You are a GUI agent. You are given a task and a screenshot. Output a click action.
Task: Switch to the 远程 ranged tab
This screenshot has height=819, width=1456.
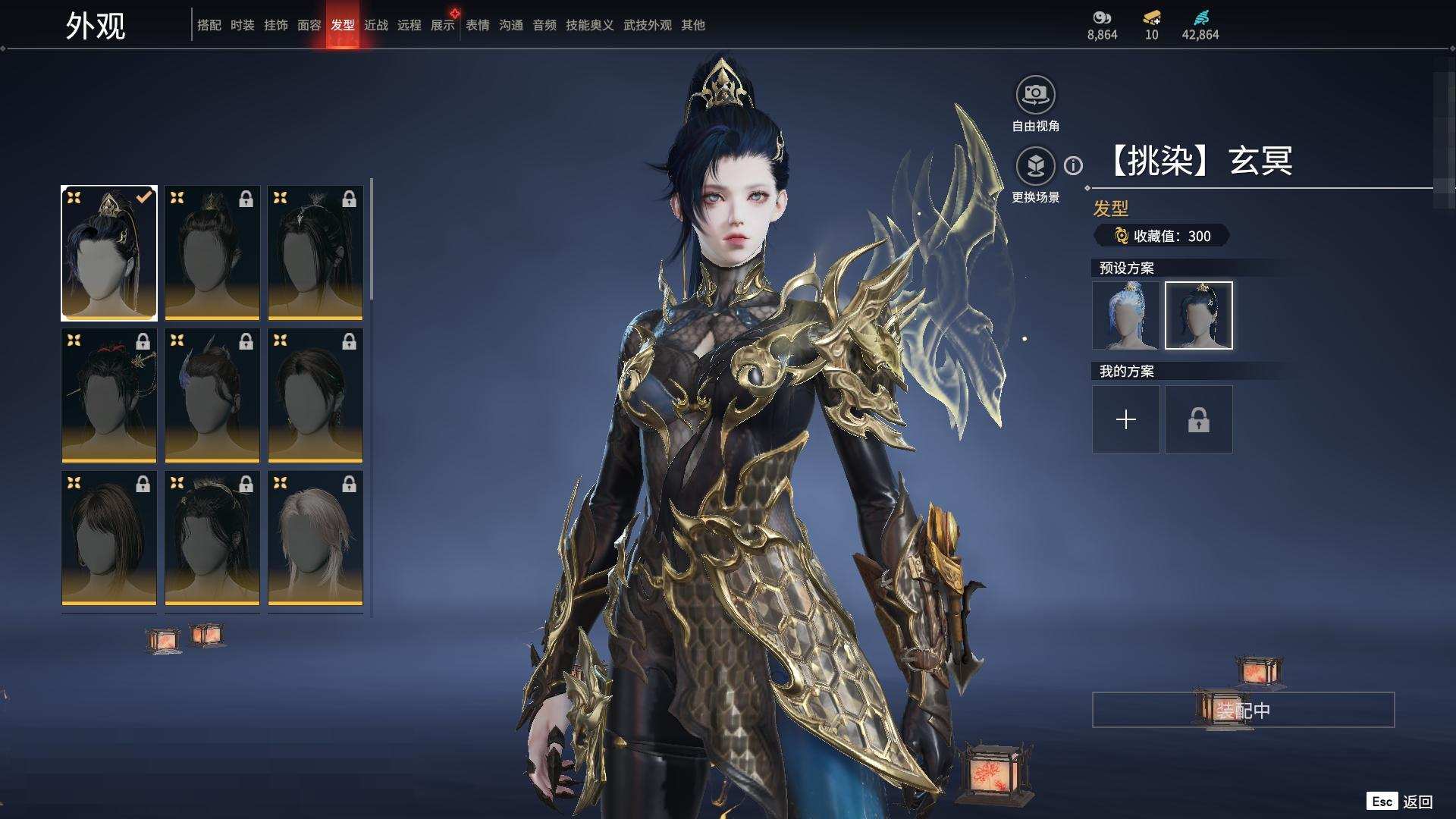(409, 25)
